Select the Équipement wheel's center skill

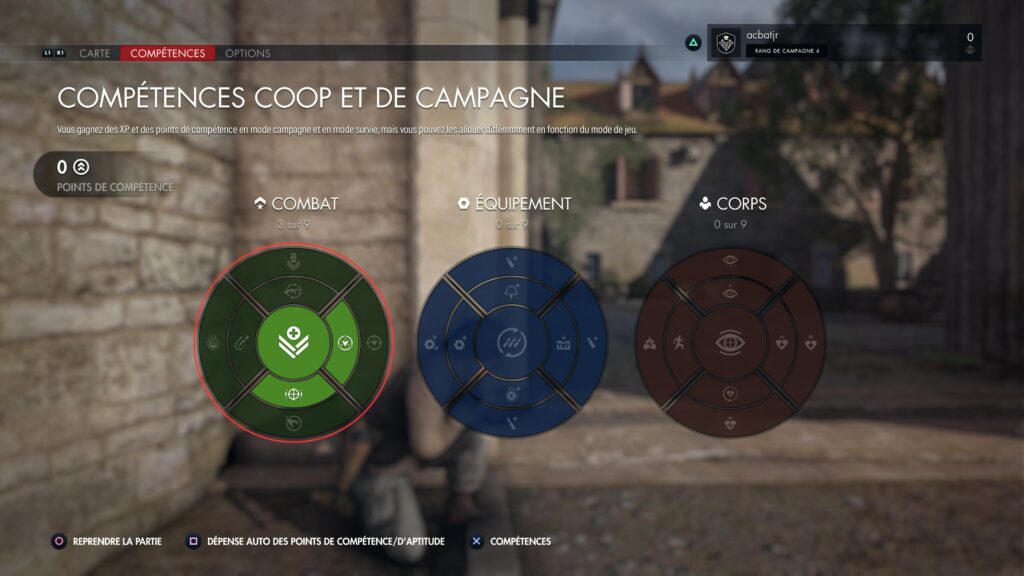(511, 343)
